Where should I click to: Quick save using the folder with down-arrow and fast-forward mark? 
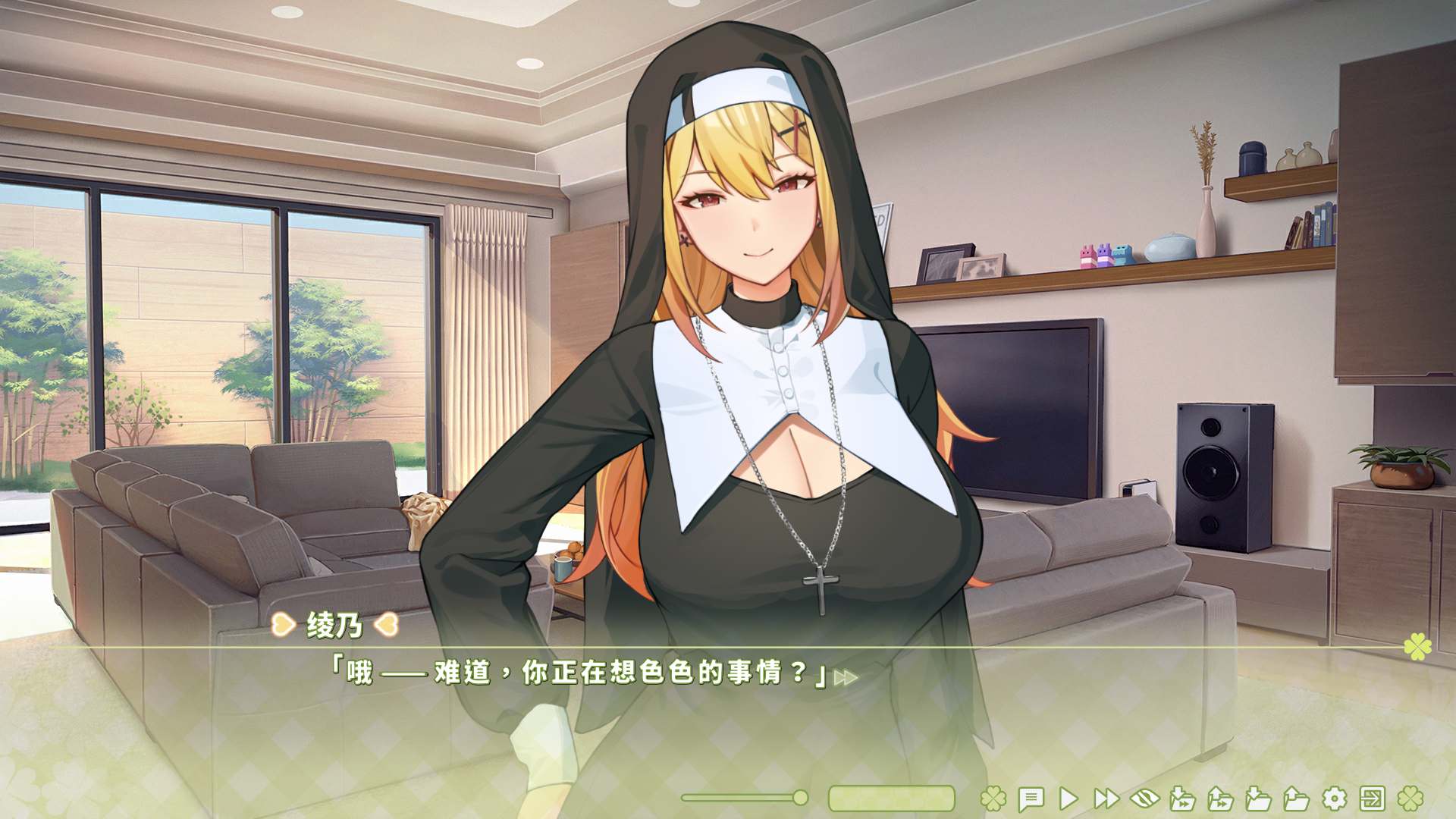click(1182, 799)
